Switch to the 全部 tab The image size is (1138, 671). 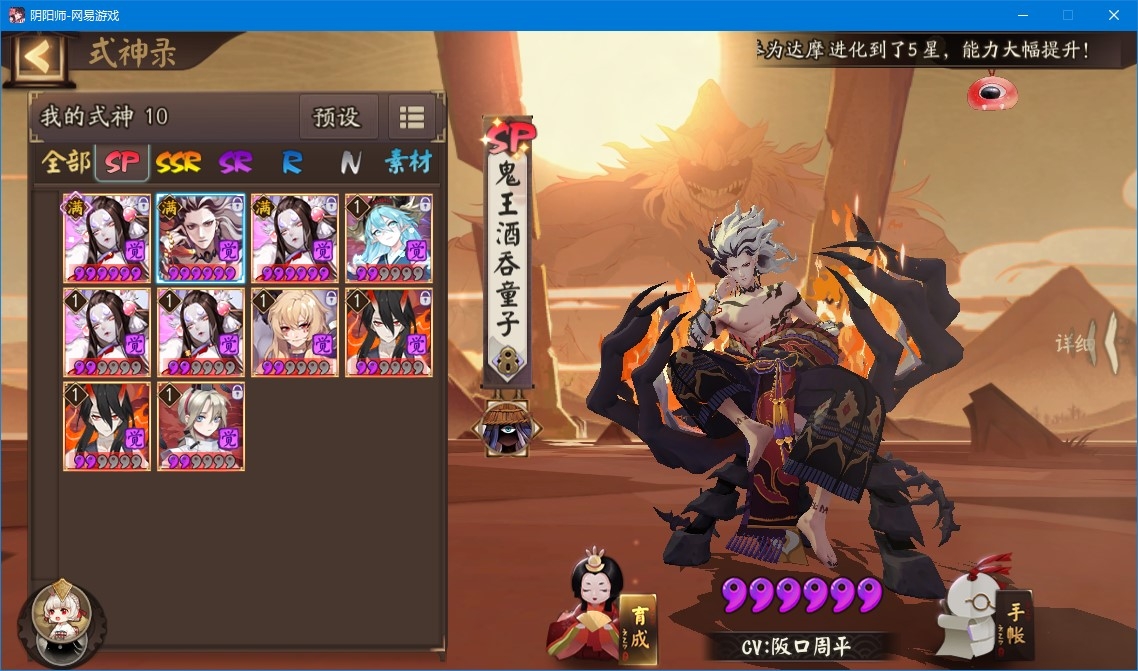click(x=65, y=162)
